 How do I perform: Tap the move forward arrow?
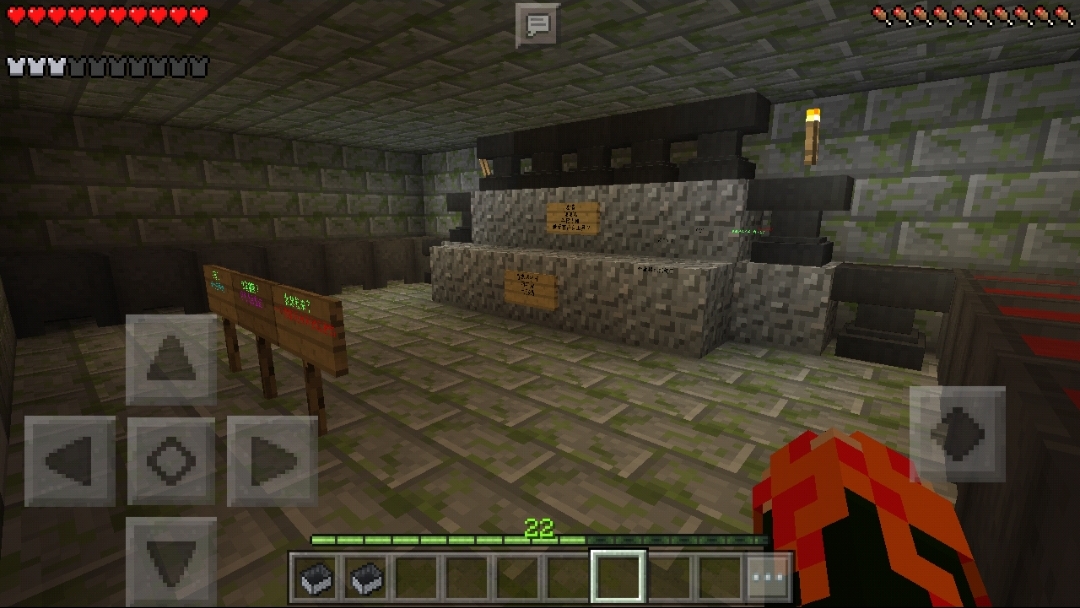[171, 360]
